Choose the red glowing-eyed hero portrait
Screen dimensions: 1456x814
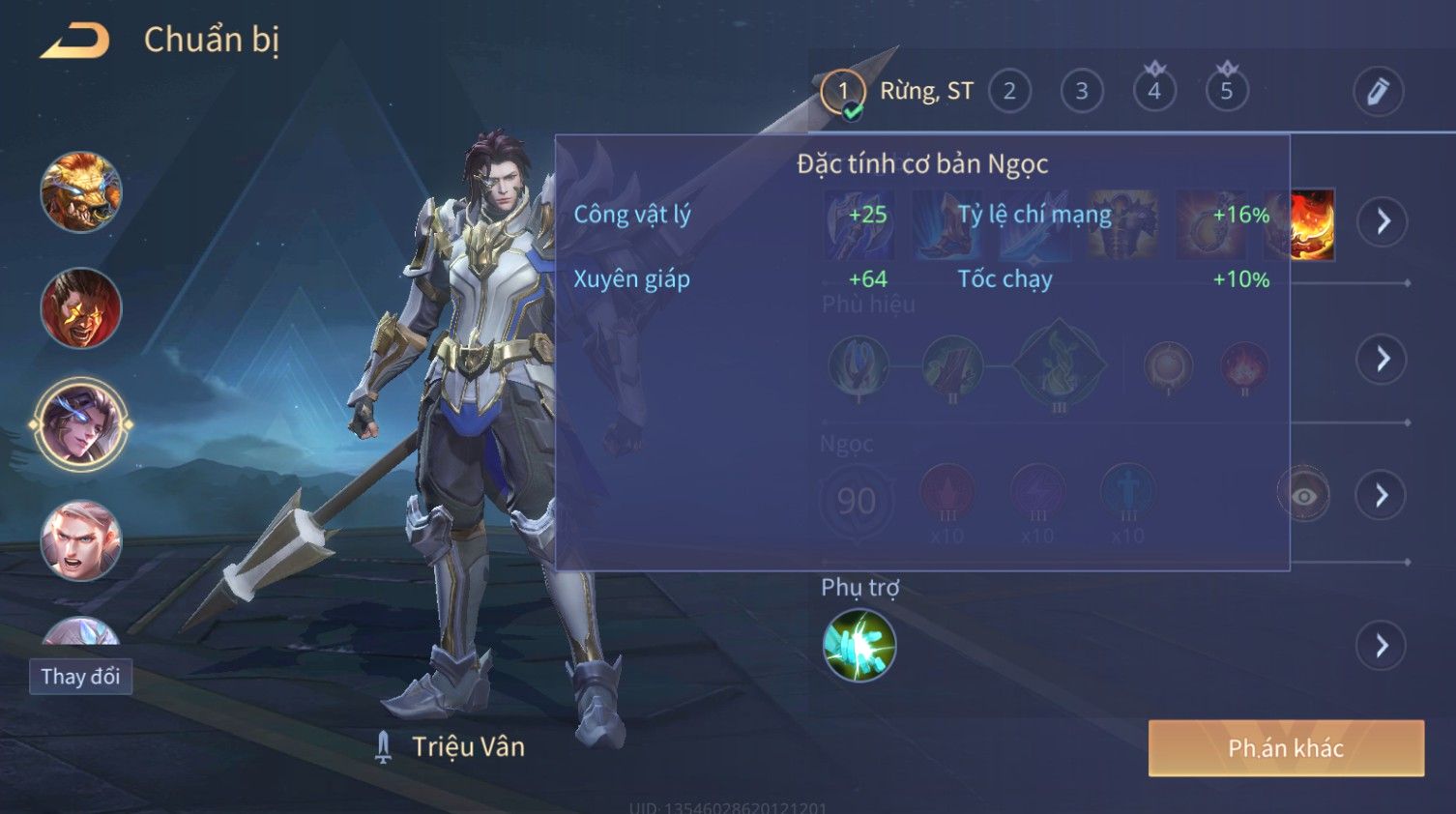click(x=81, y=308)
